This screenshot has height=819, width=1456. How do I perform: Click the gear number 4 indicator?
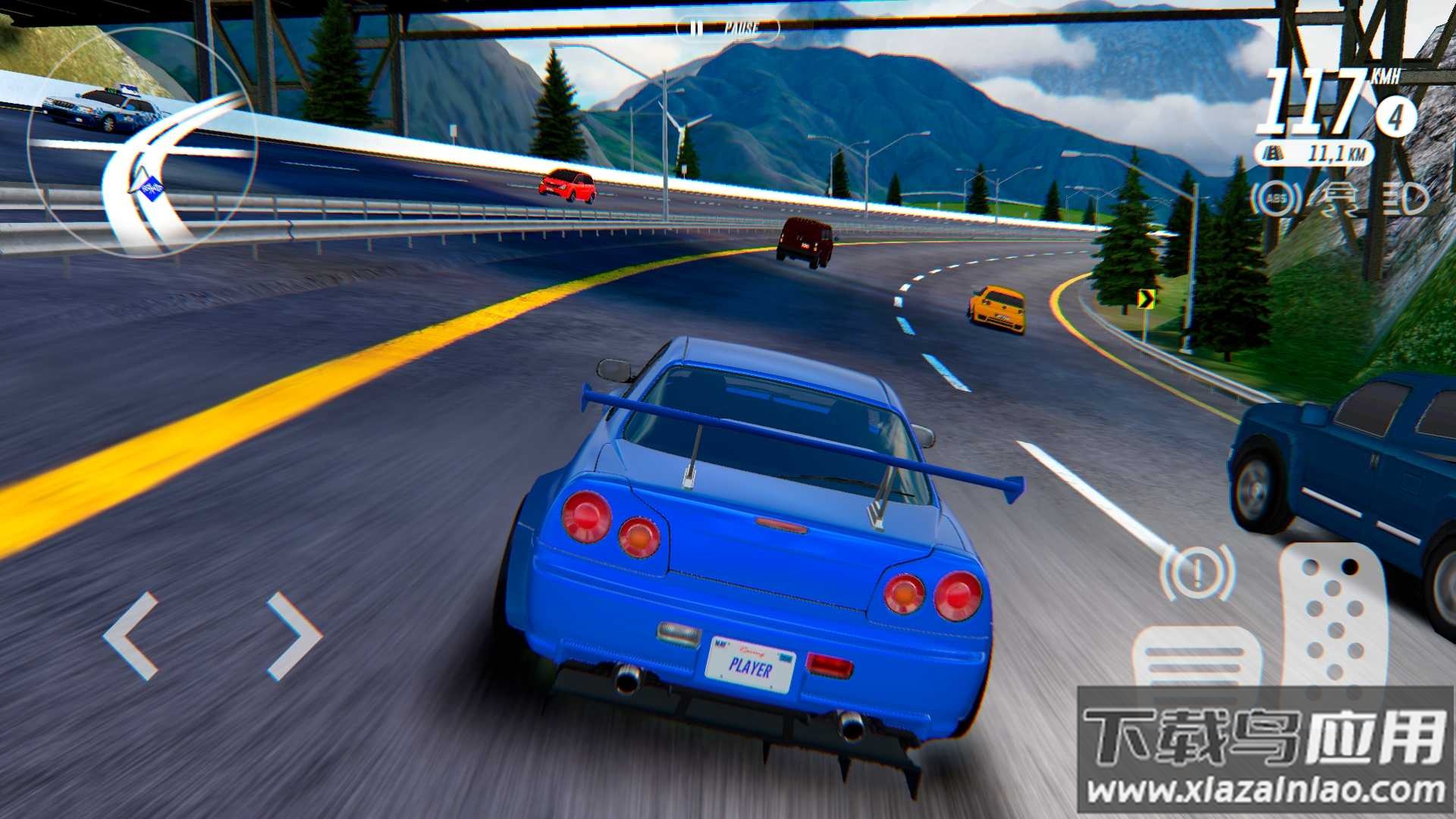pos(1395,116)
